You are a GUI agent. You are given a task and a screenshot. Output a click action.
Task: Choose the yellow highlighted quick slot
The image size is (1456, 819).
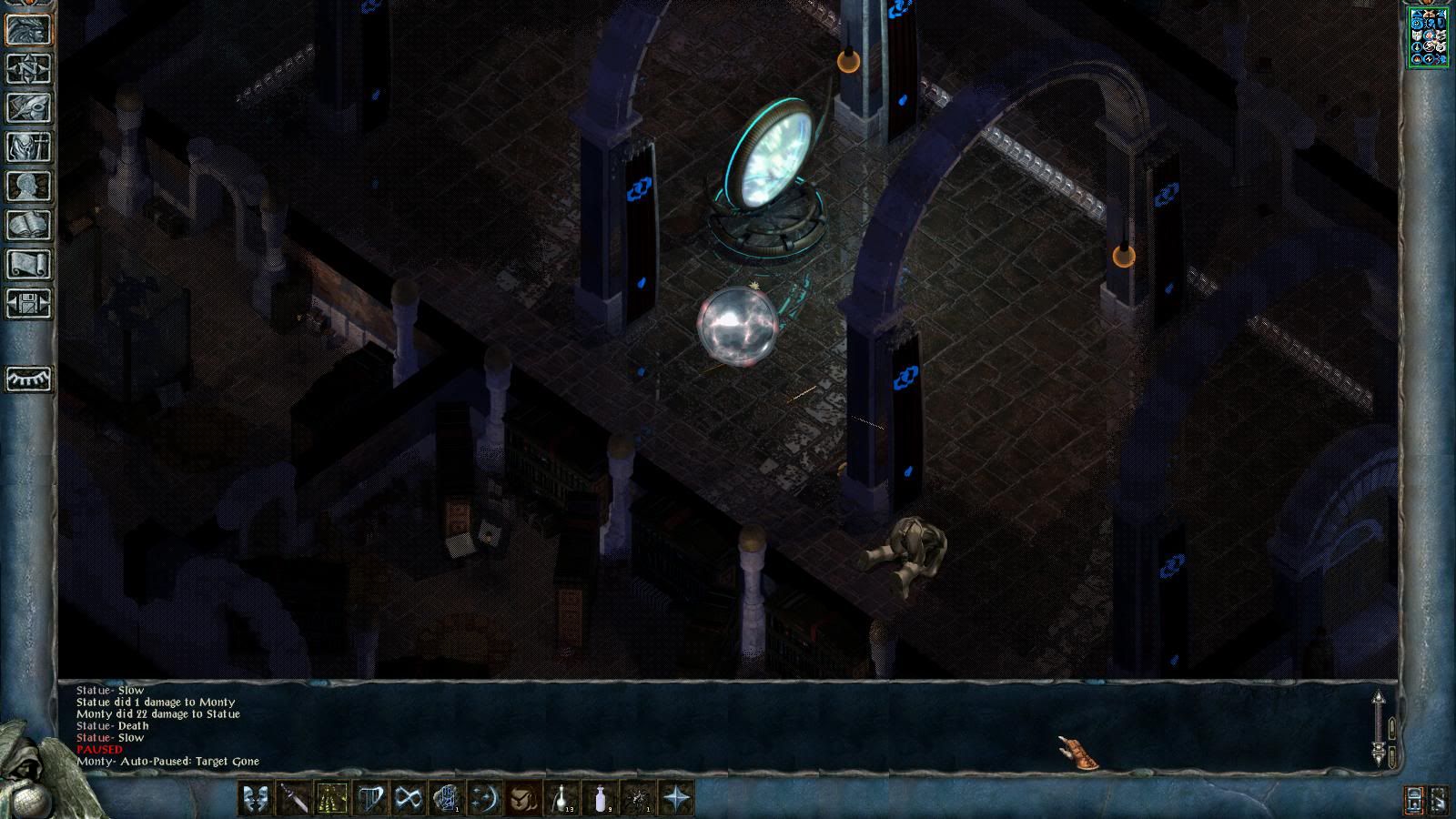click(332, 798)
